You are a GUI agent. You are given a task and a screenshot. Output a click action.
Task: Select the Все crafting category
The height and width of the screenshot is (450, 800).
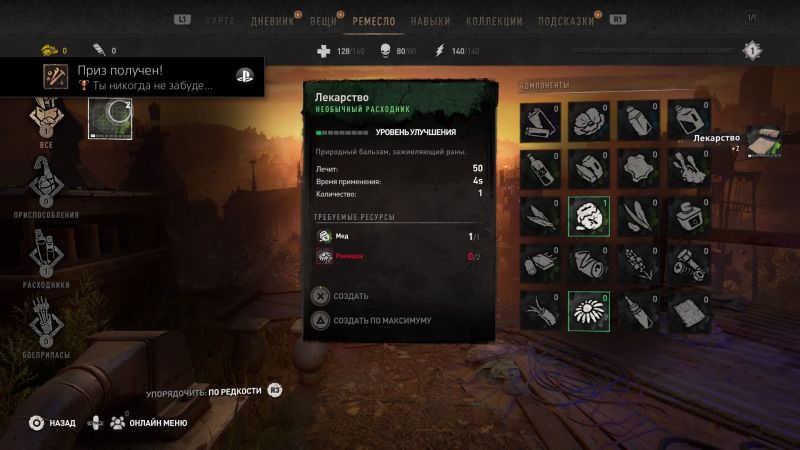[46, 119]
